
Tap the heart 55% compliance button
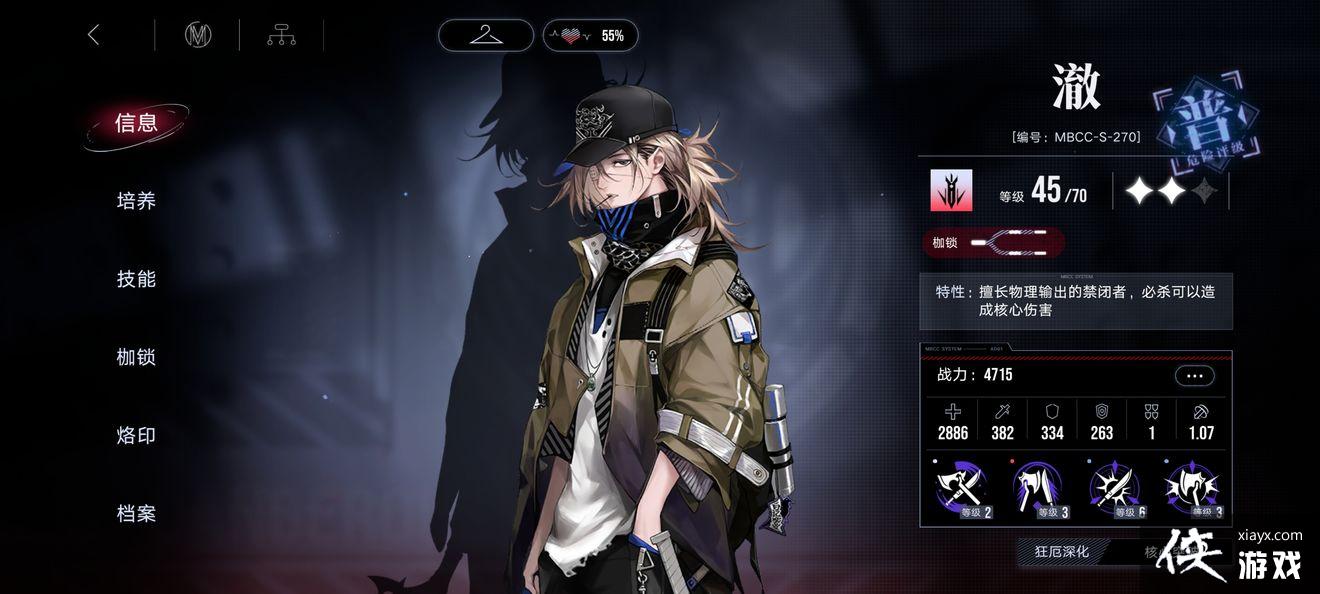click(590, 35)
